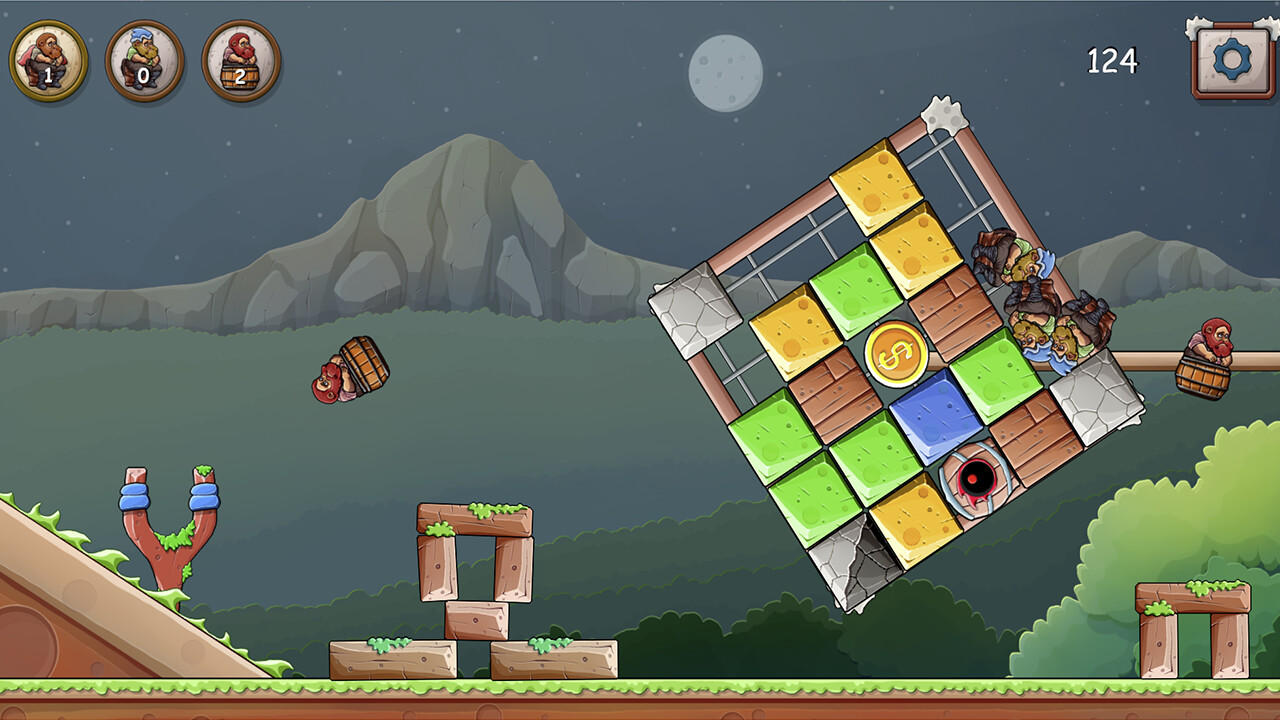Viewport: 1280px width, 720px height.
Task: Click the score counter showing 124
Action: click(x=1113, y=62)
